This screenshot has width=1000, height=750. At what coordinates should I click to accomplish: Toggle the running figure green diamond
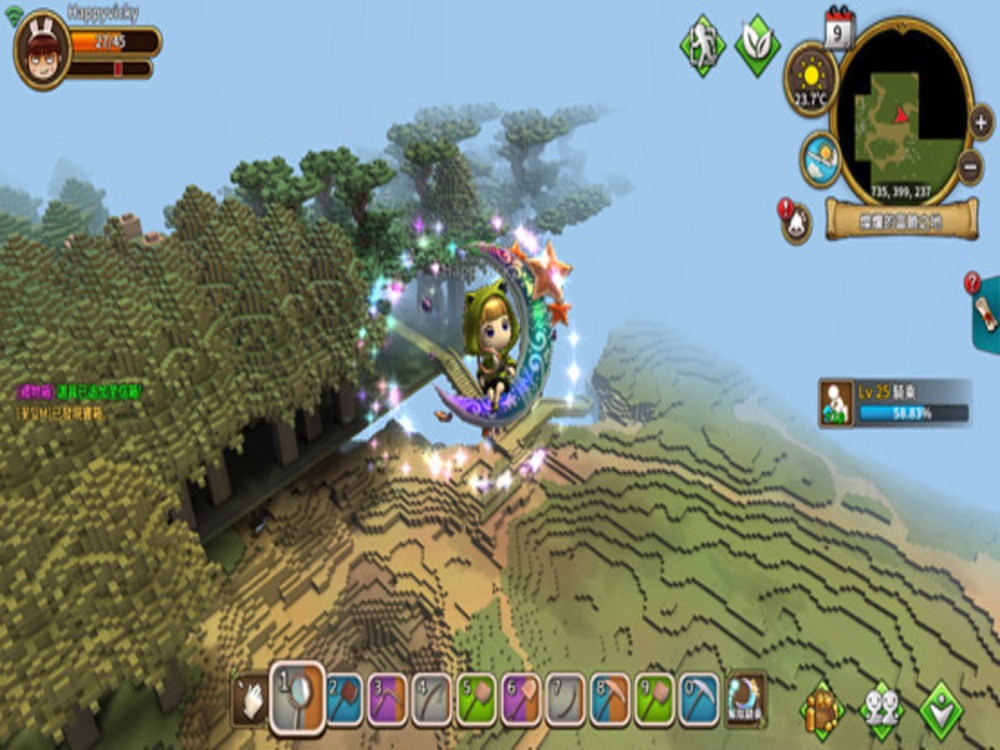pyautogui.click(x=702, y=45)
